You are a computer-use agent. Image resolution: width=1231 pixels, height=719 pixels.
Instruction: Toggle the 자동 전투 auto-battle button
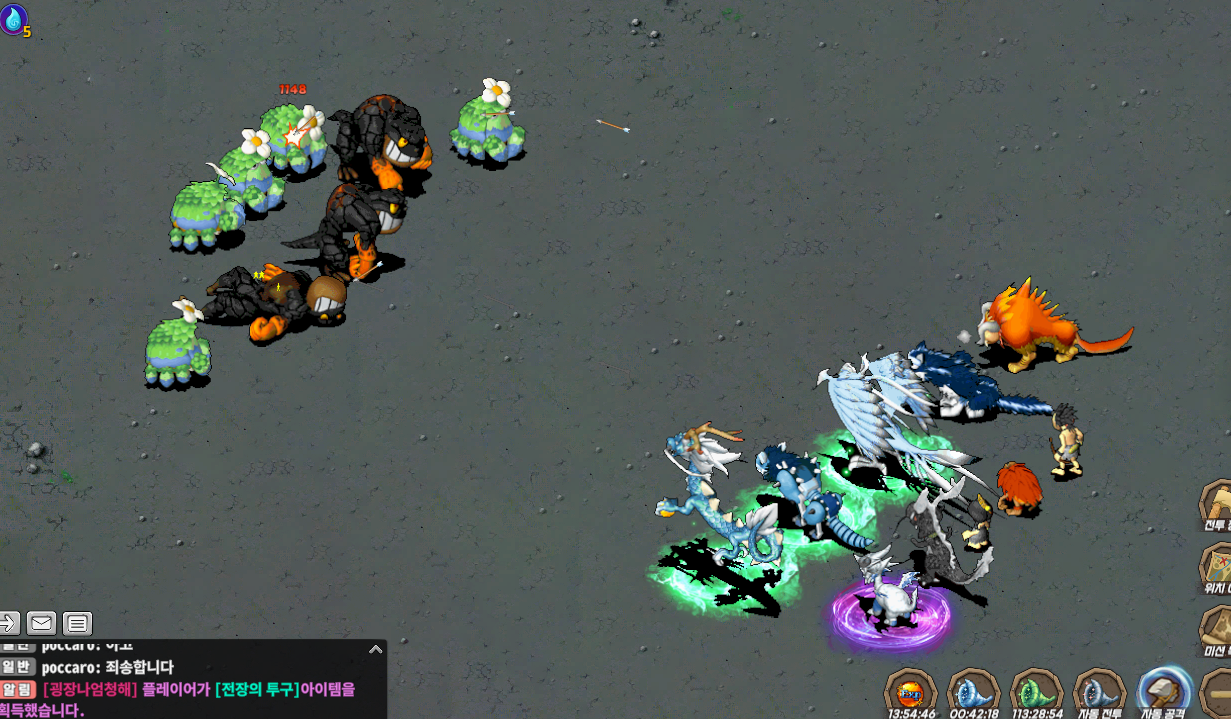[x=1099, y=691]
